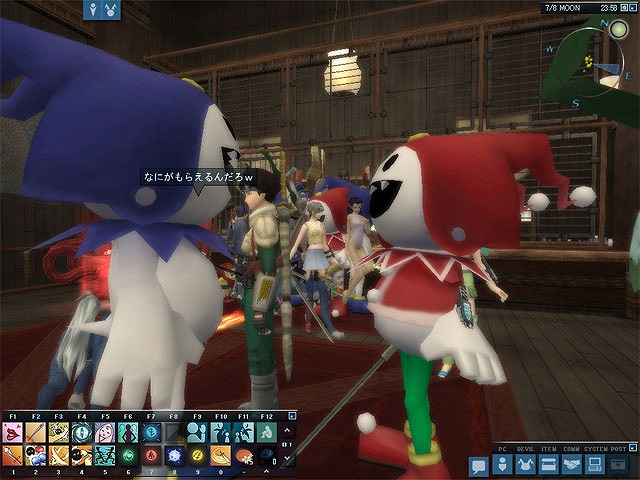Open the chat speech bubble button
Viewport: 640px width, 480px height.
point(478,466)
